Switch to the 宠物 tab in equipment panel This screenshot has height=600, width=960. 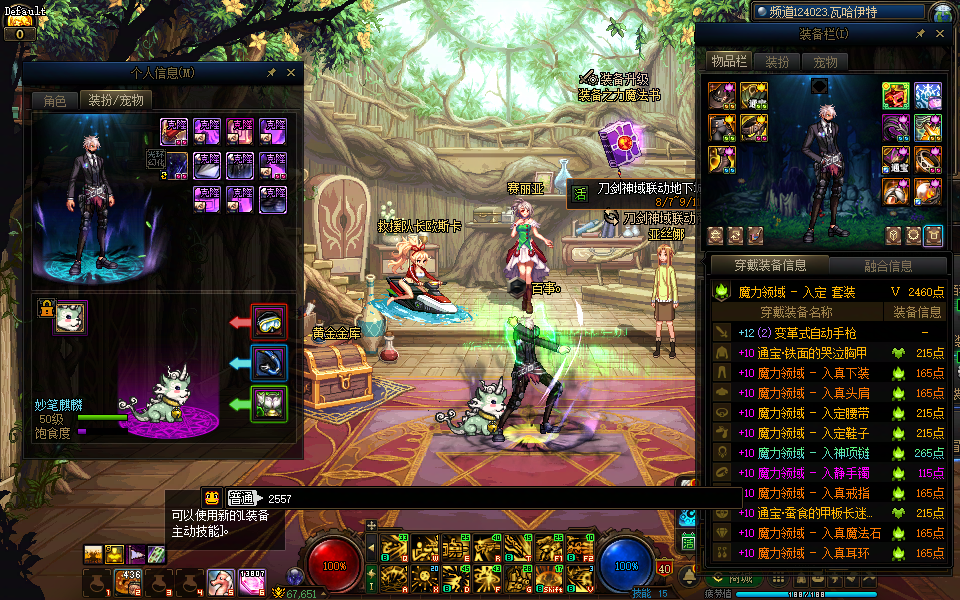click(x=825, y=62)
